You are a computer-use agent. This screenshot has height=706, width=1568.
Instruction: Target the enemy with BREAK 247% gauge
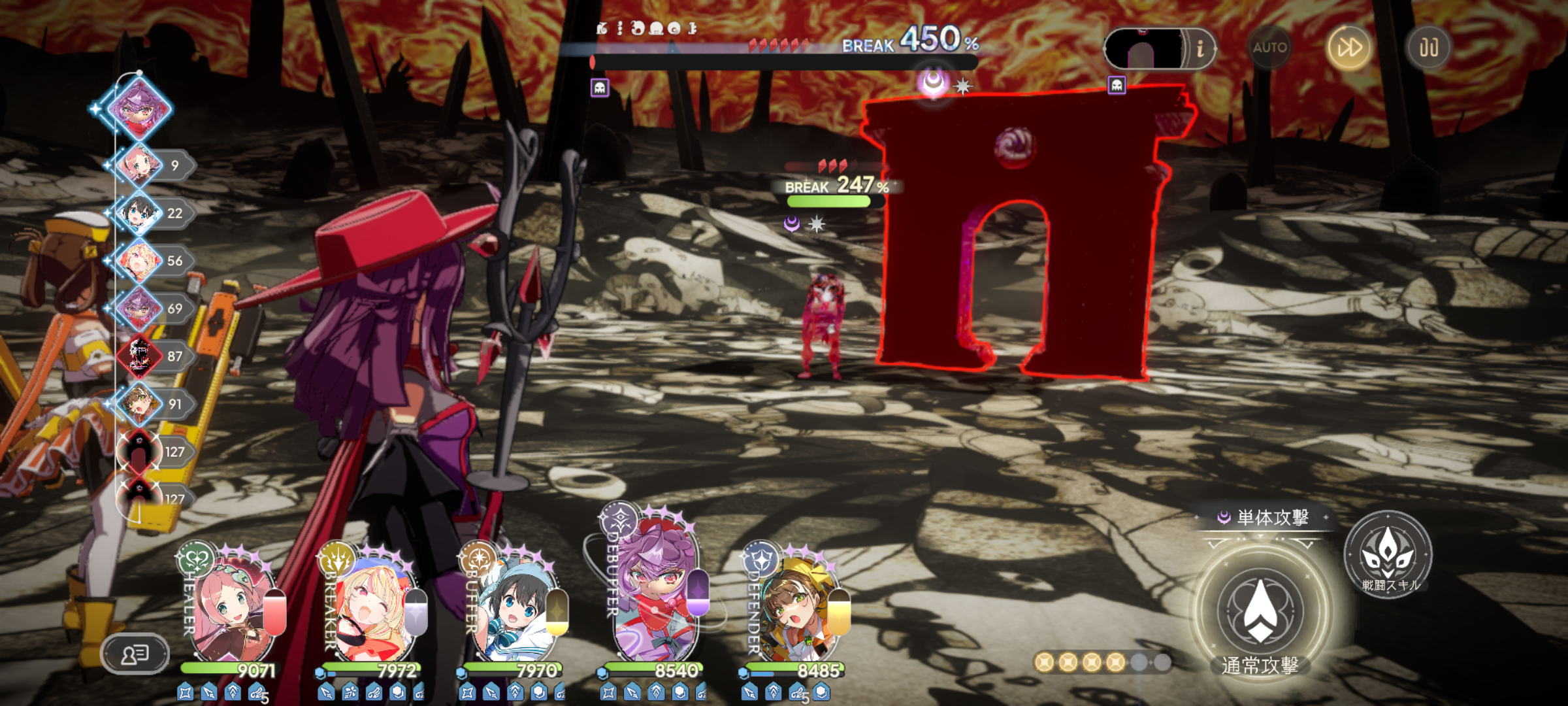[x=825, y=327]
